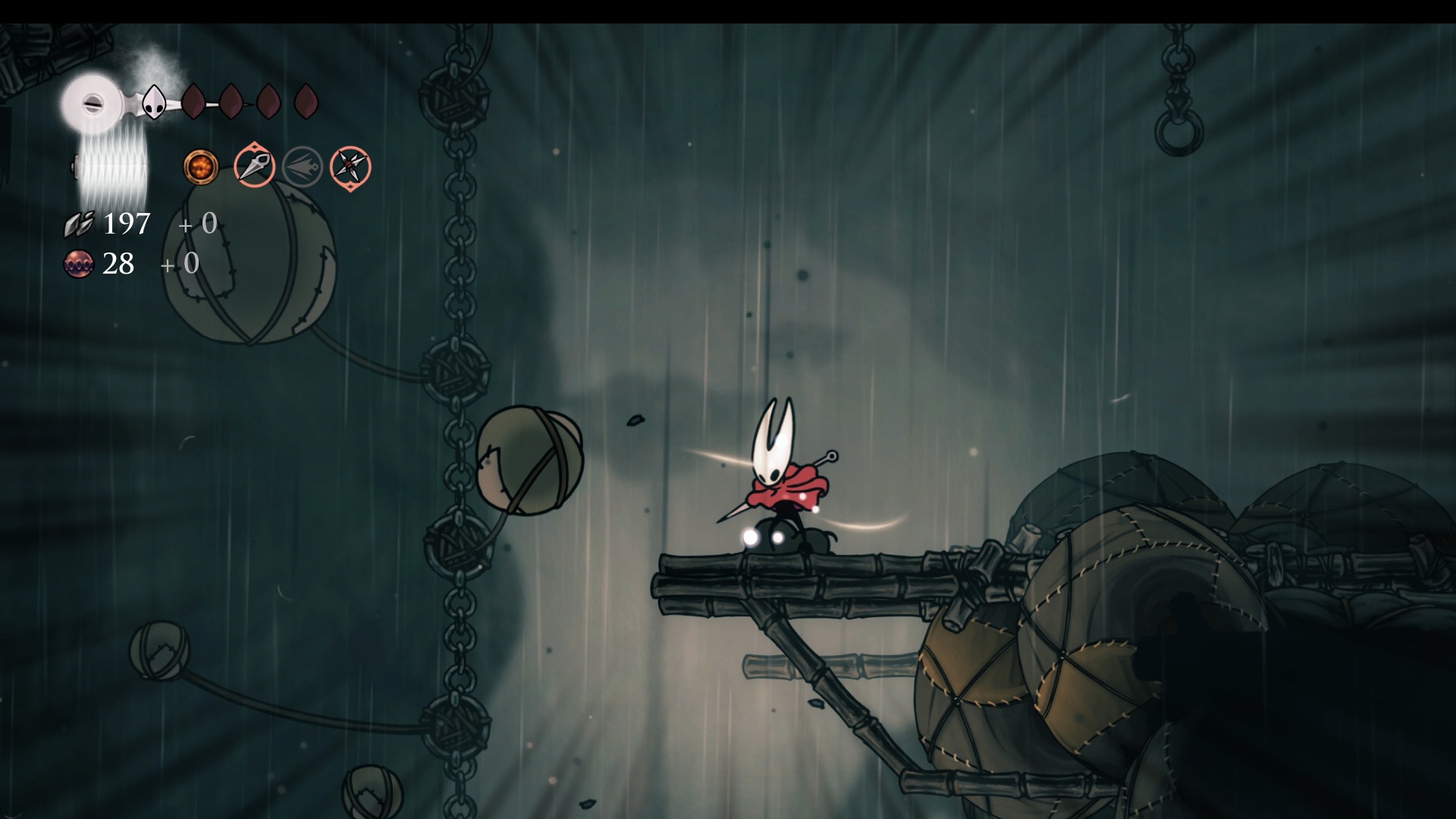
Task: Activate the throwing dagger tool icon
Action: tap(254, 167)
